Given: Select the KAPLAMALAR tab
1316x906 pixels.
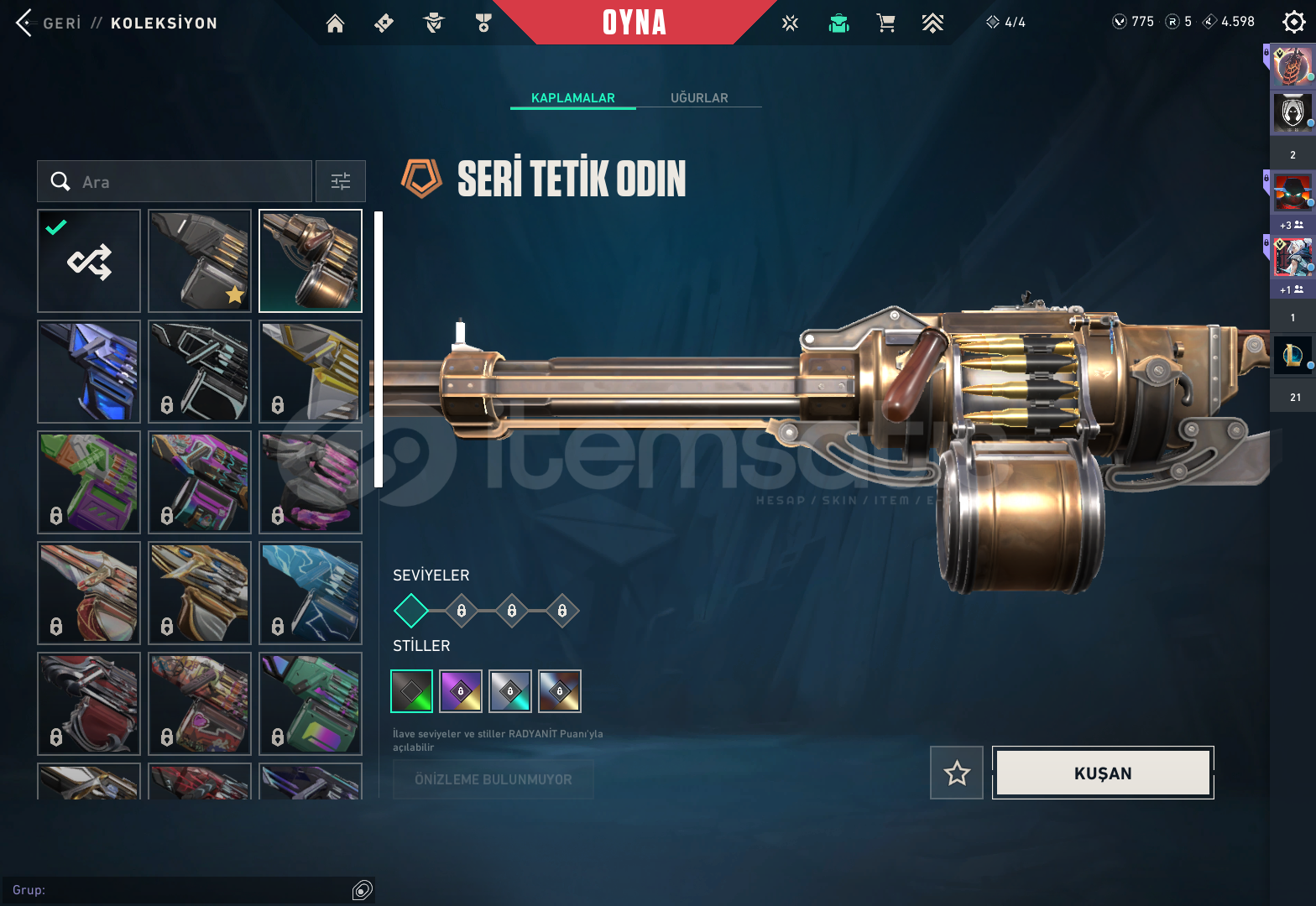Looking at the screenshot, I should coord(572,98).
